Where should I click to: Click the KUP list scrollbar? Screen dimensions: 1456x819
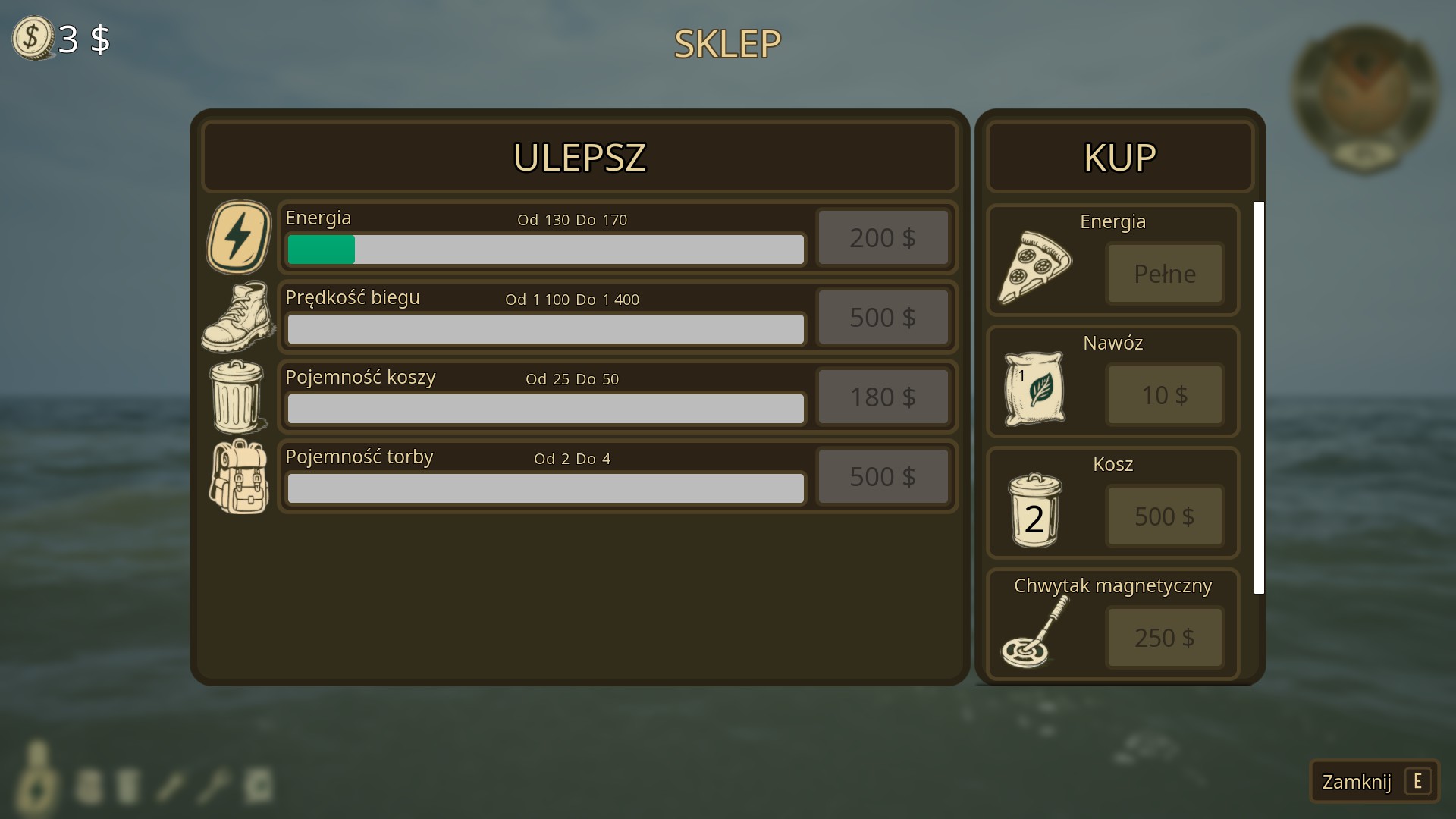click(1259, 397)
